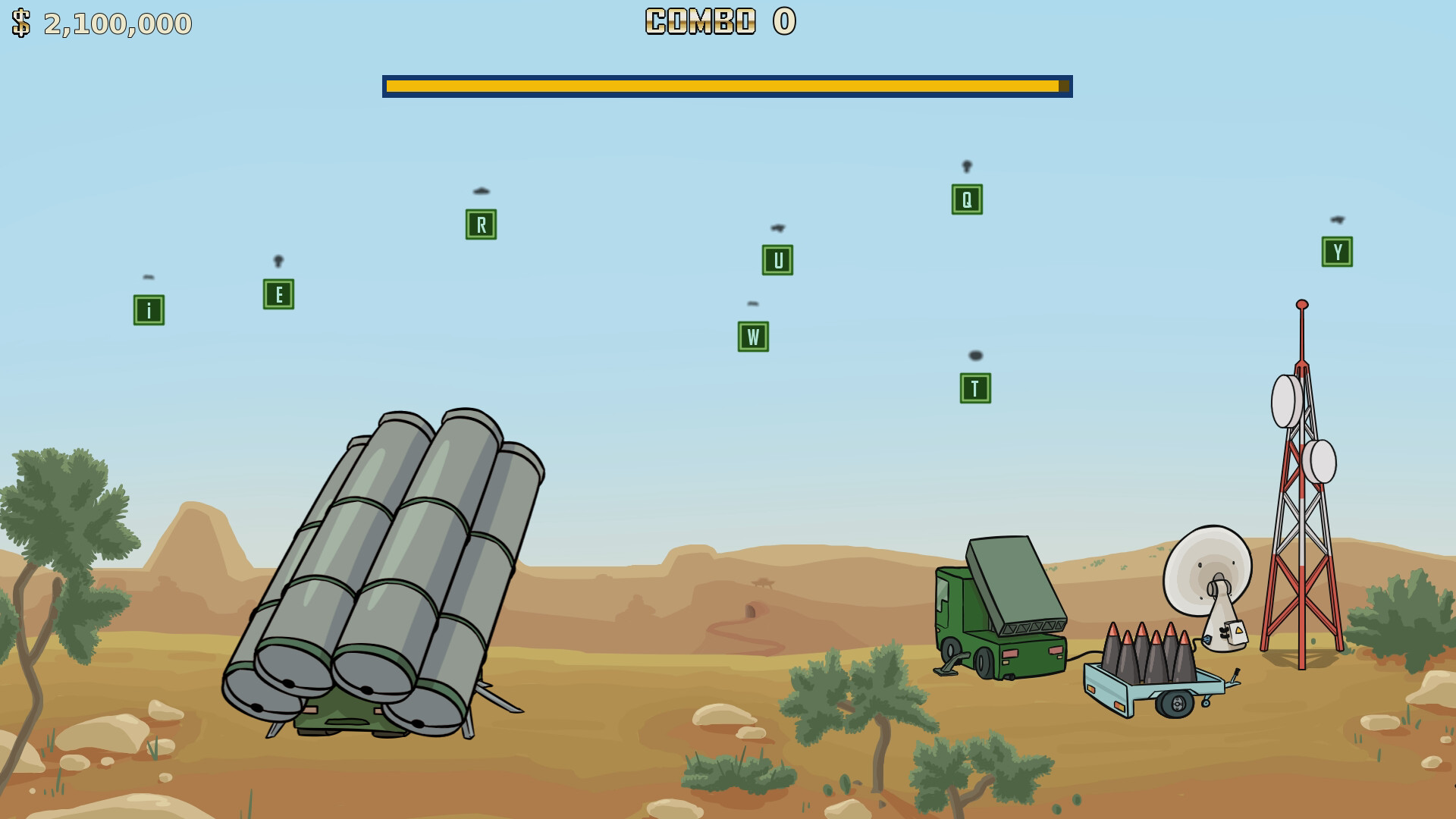Image resolution: width=1456 pixels, height=819 pixels.
Task: Click the letter Q tile falling near top right
Action: [x=965, y=199]
